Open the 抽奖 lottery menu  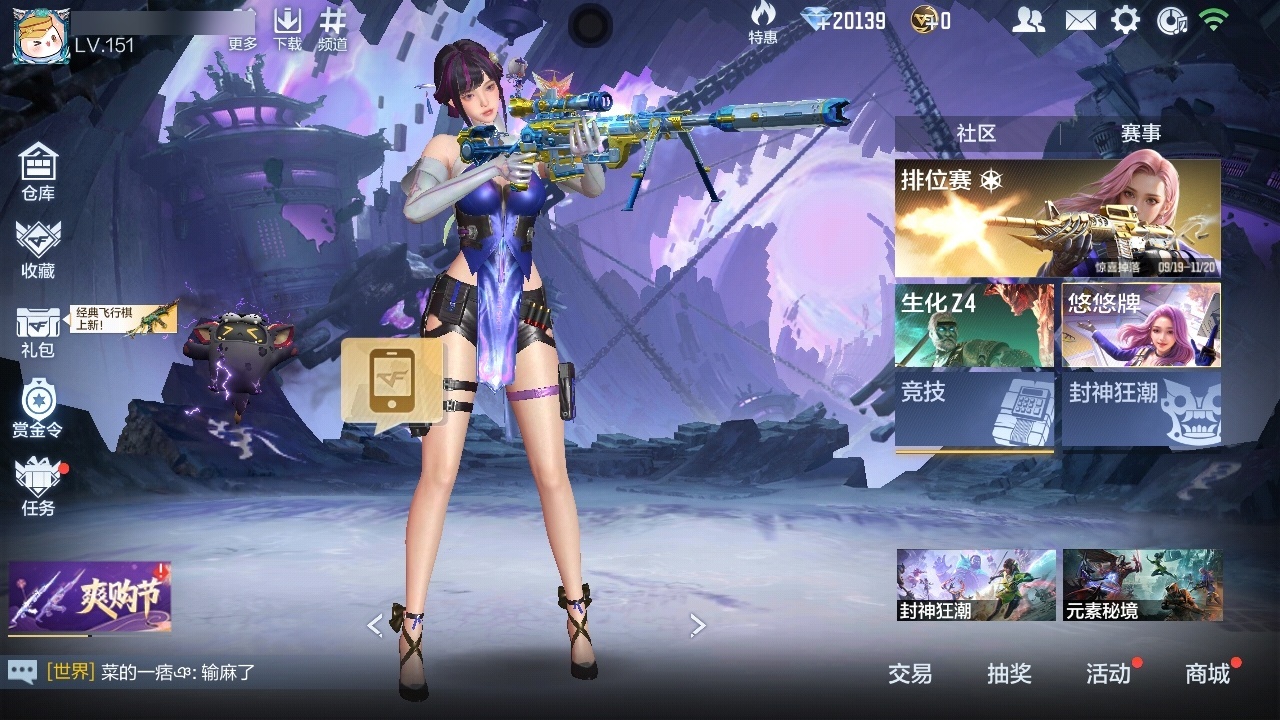(1009, 674)
